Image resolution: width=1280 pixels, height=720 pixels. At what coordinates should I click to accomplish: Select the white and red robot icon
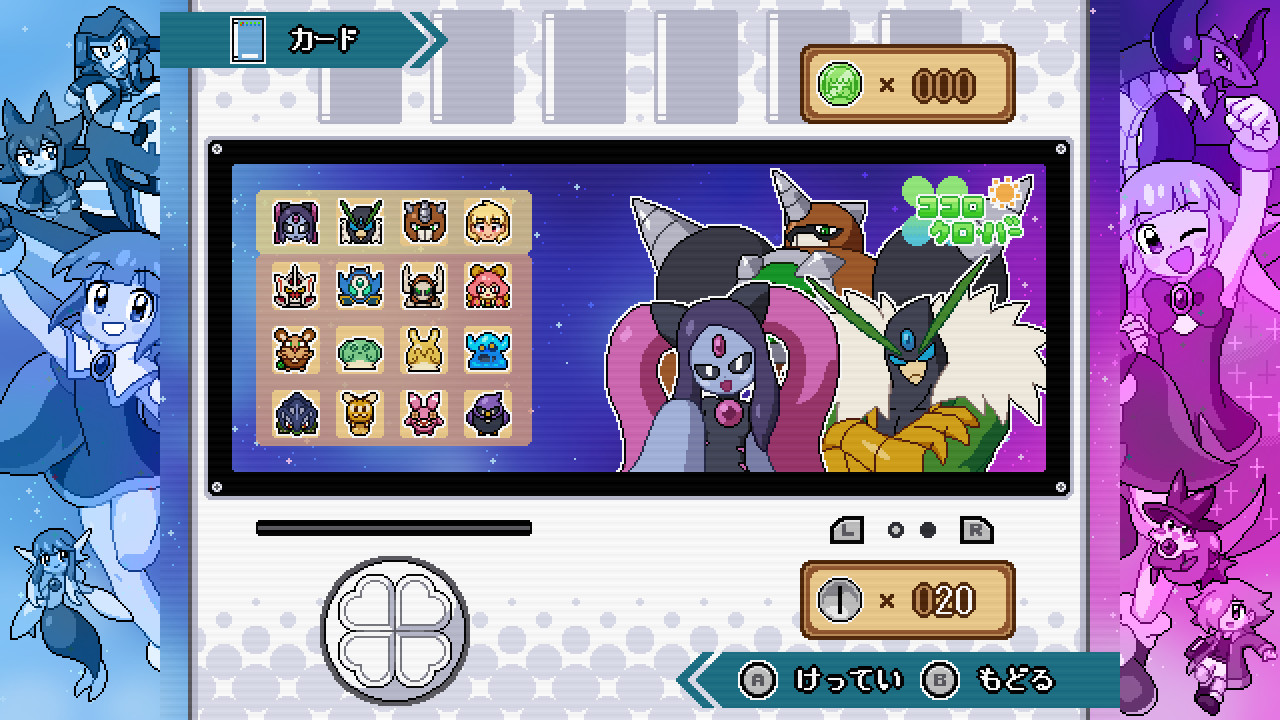296,286
